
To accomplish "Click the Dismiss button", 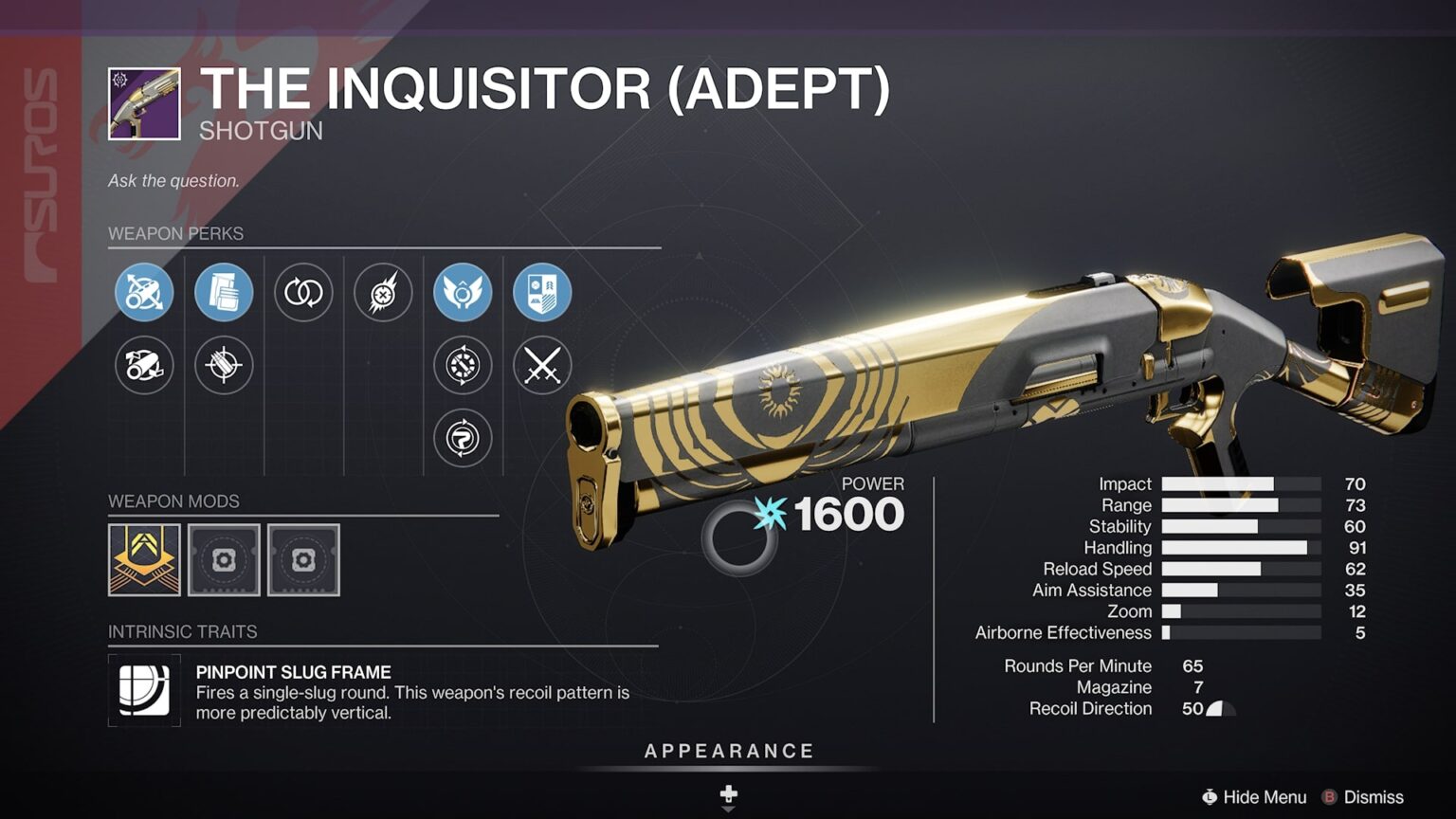I will 1376,797.
